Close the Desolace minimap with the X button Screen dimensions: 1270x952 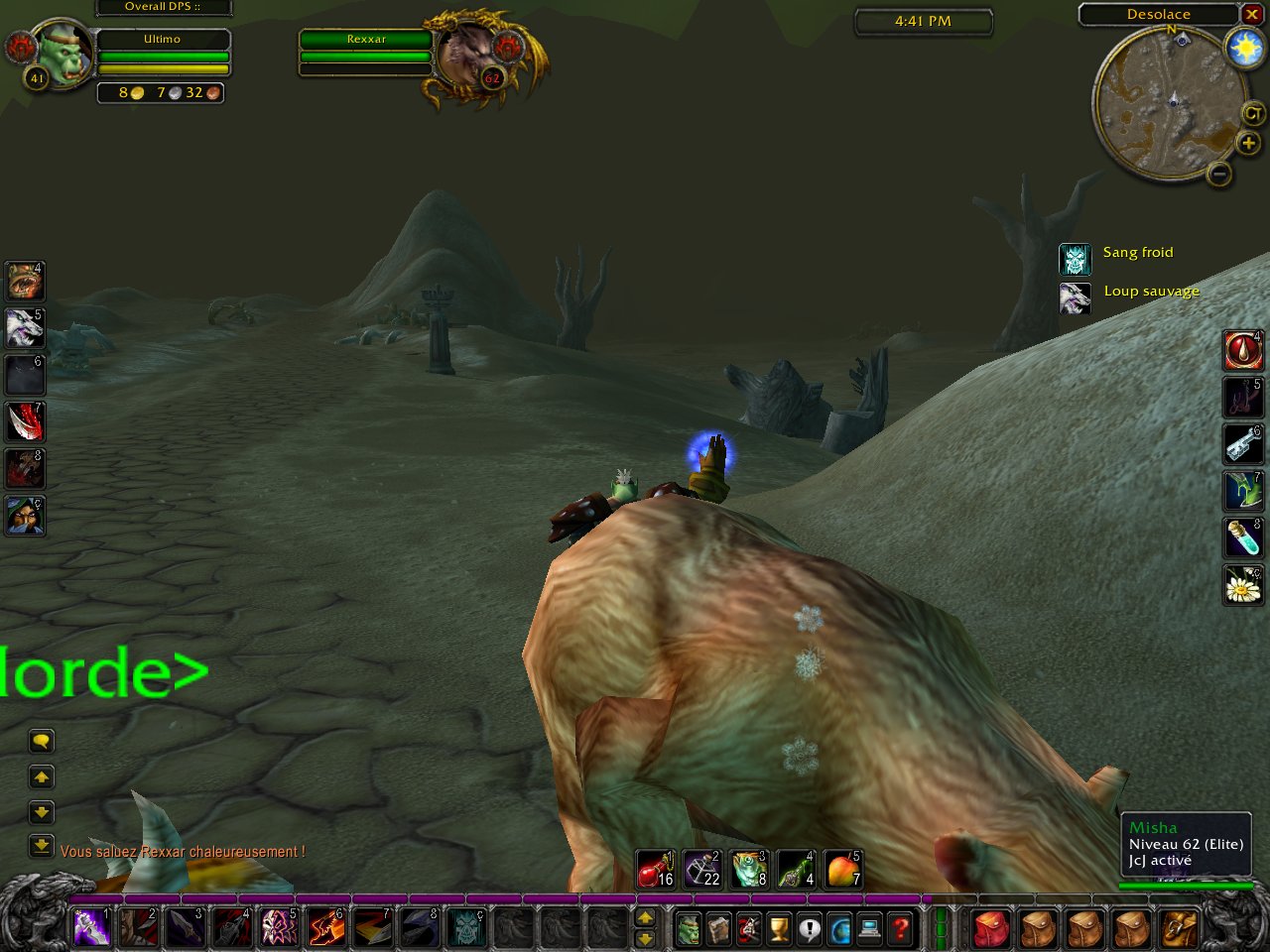1251,15
